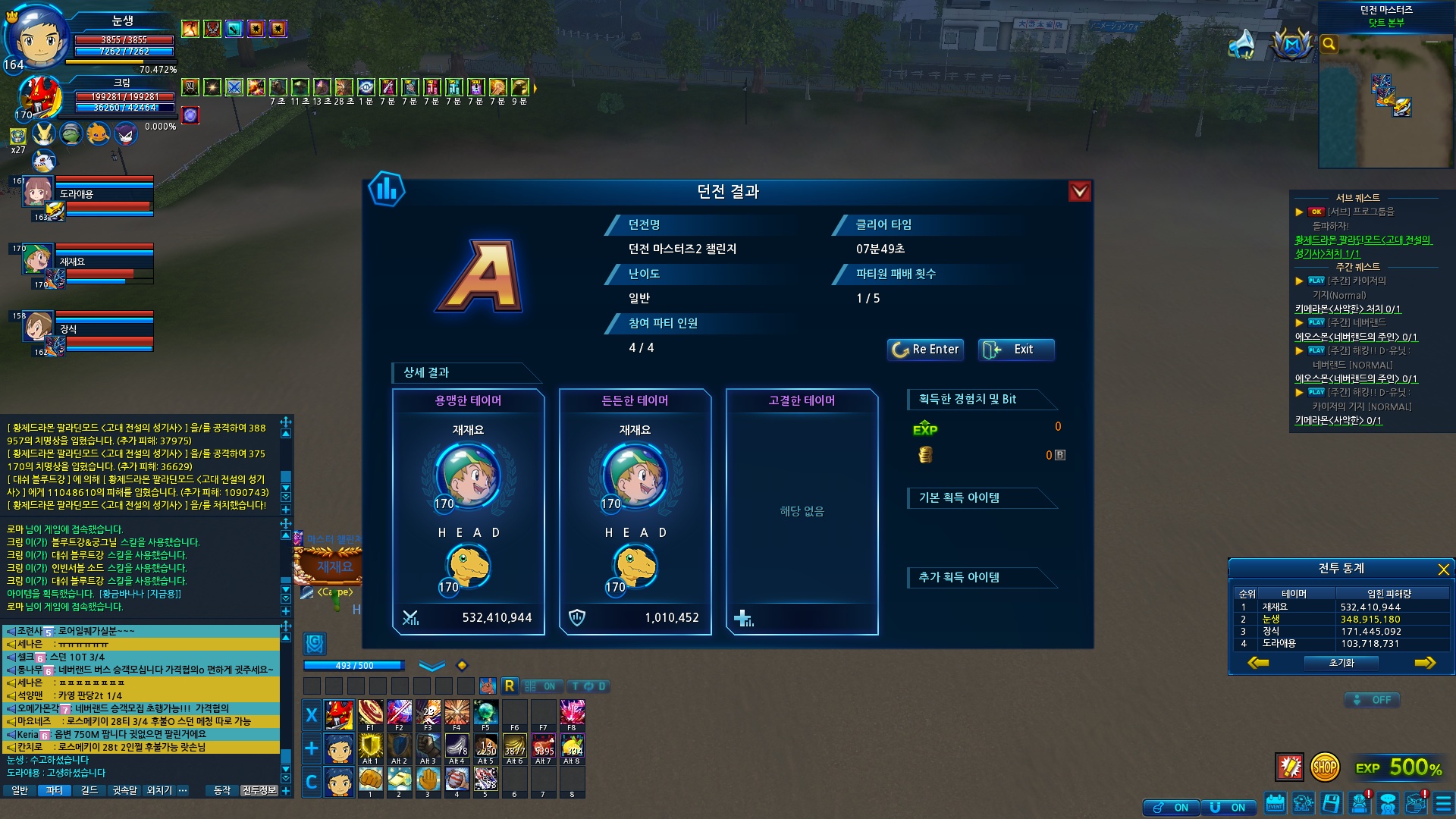Open the SHOP icon
The height and width of the screenshot is (819, 1456).
click(1324, 767)
